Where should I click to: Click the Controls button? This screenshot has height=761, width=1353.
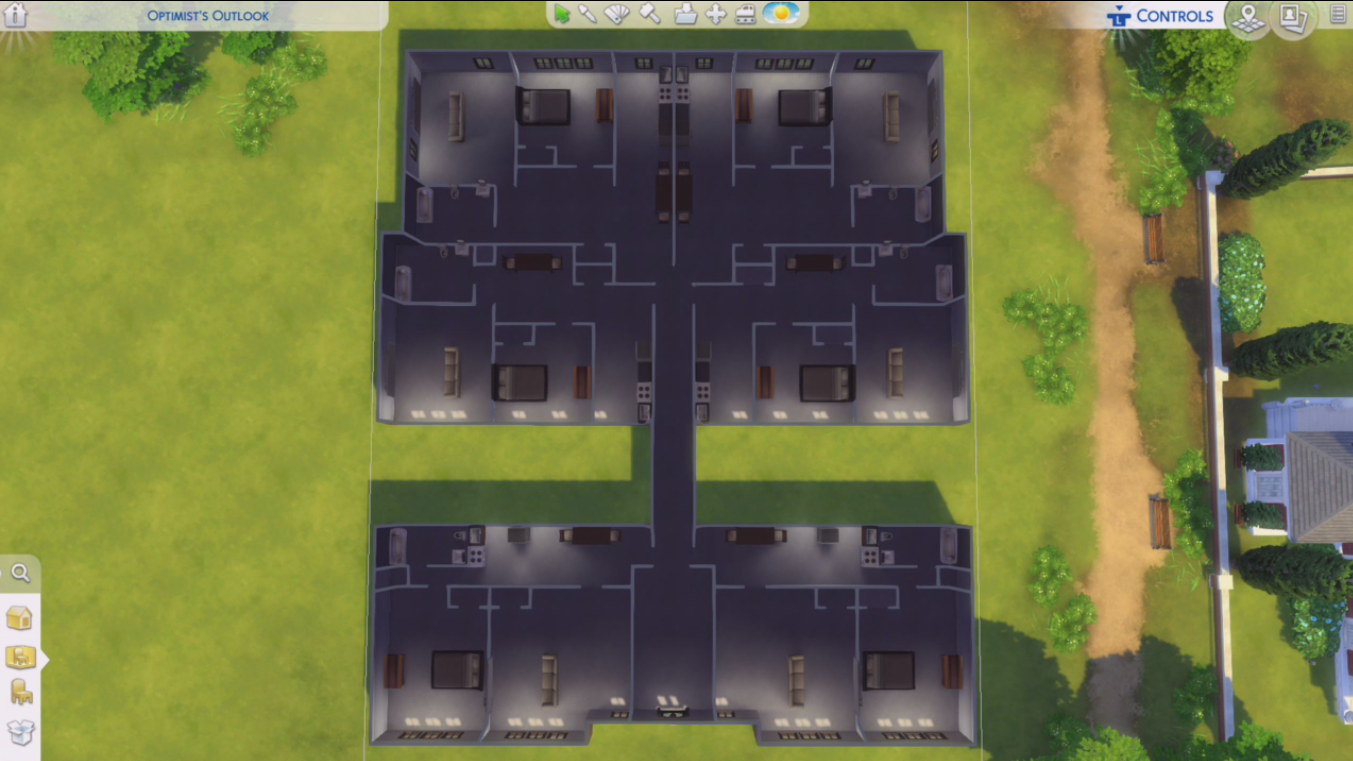click(1173, 16)
